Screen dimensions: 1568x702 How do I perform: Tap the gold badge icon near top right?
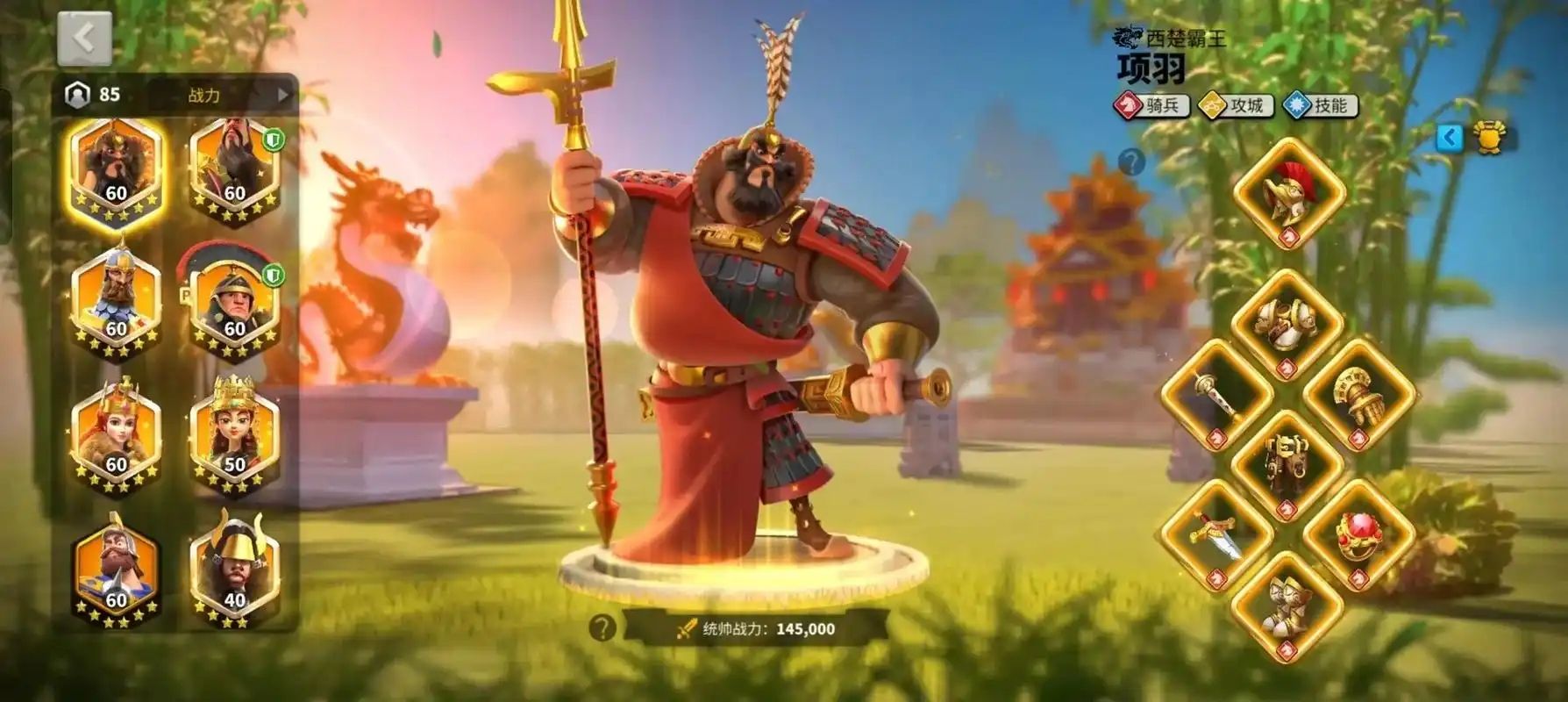point(1491,138)
